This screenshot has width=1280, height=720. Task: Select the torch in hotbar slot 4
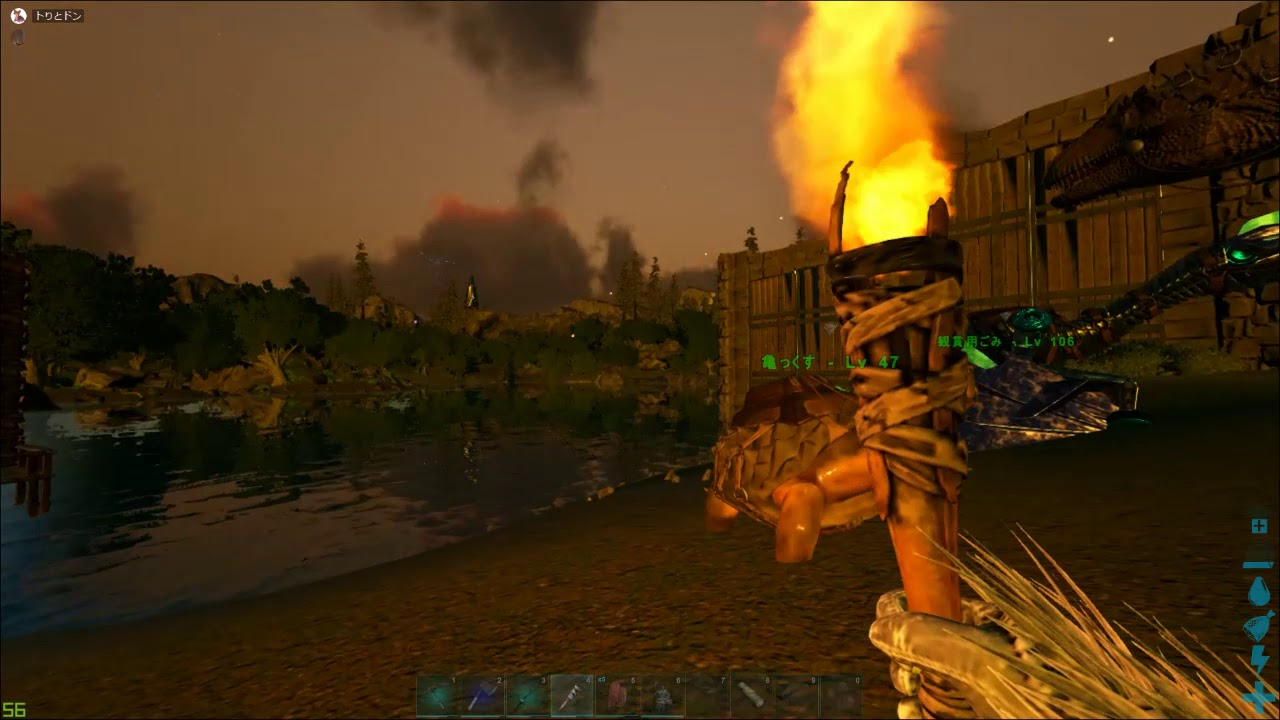572,695
